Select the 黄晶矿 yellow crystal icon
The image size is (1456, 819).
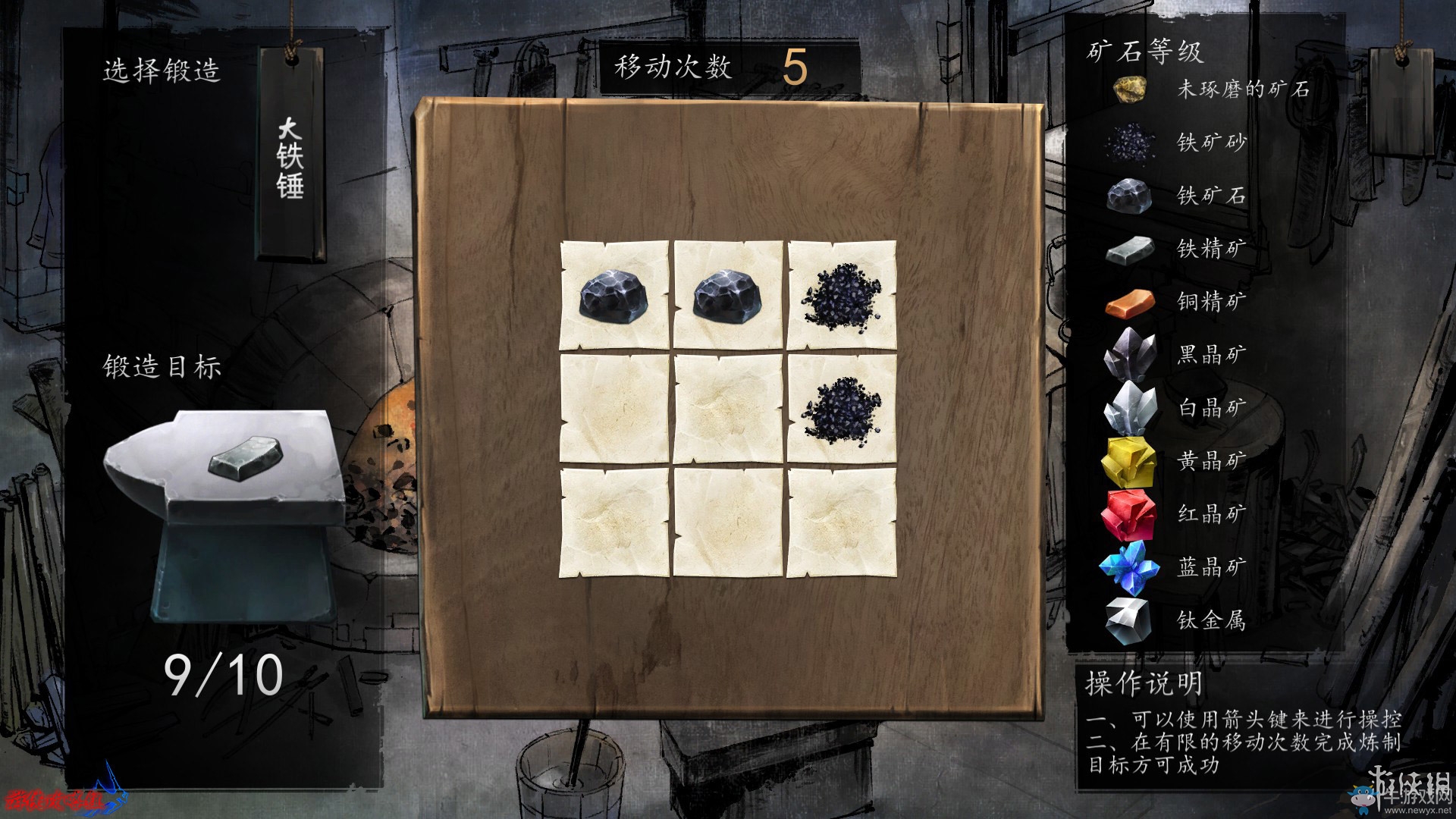1128,463
